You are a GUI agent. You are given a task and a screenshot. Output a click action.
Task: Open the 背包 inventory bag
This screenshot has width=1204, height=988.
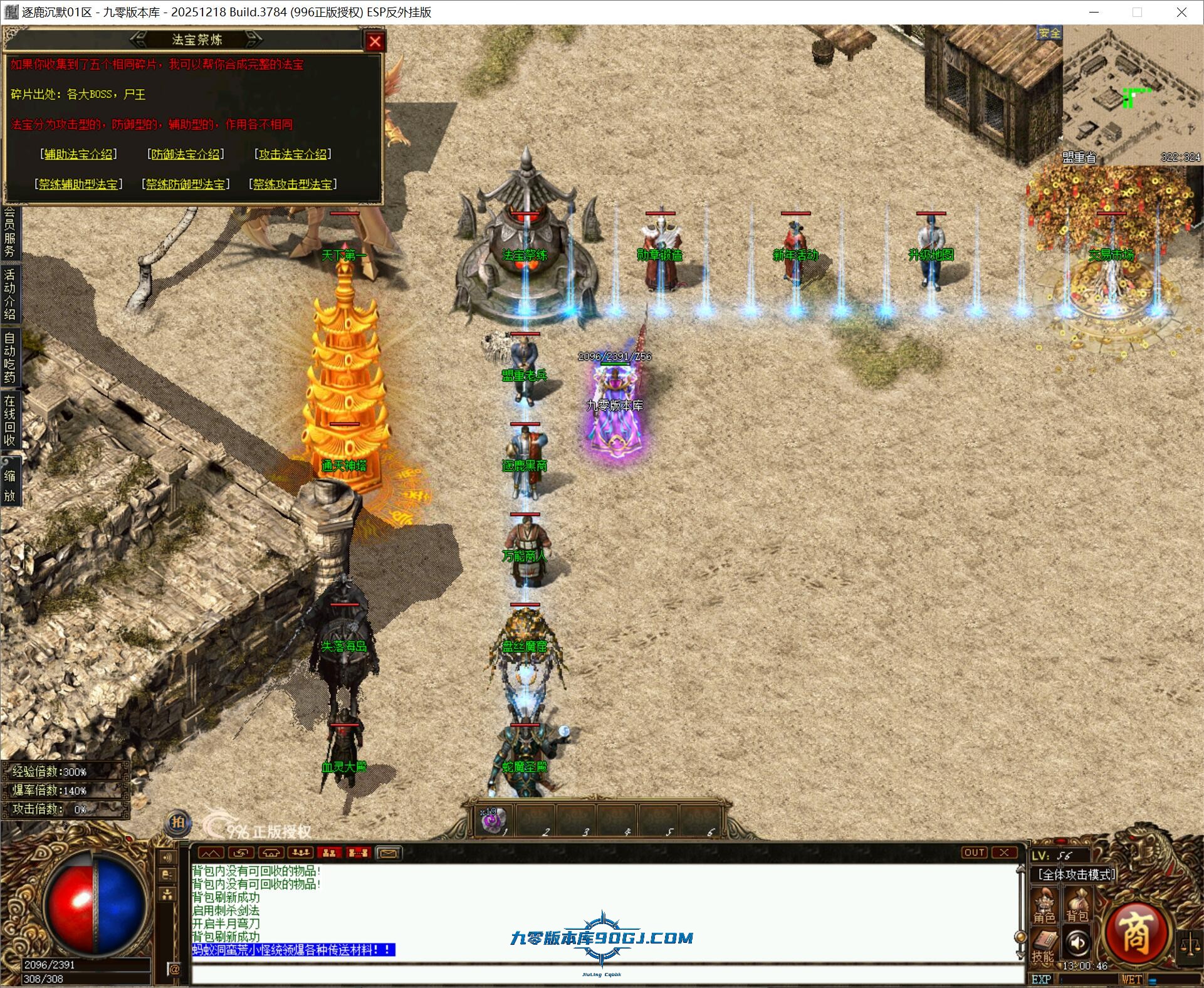pyautogui.click(x=1077, y=907)
